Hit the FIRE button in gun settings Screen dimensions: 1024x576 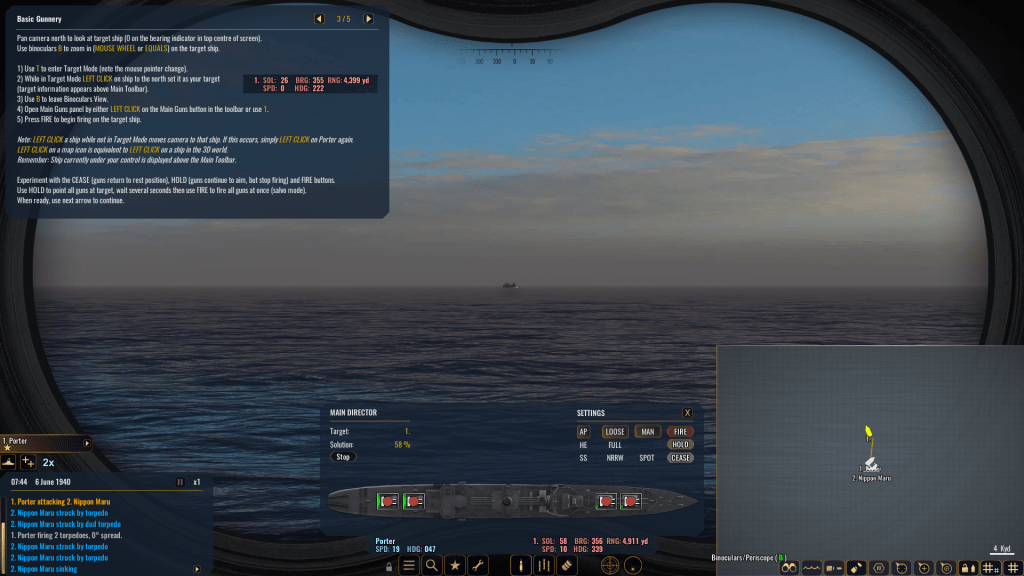click(680, 431)
